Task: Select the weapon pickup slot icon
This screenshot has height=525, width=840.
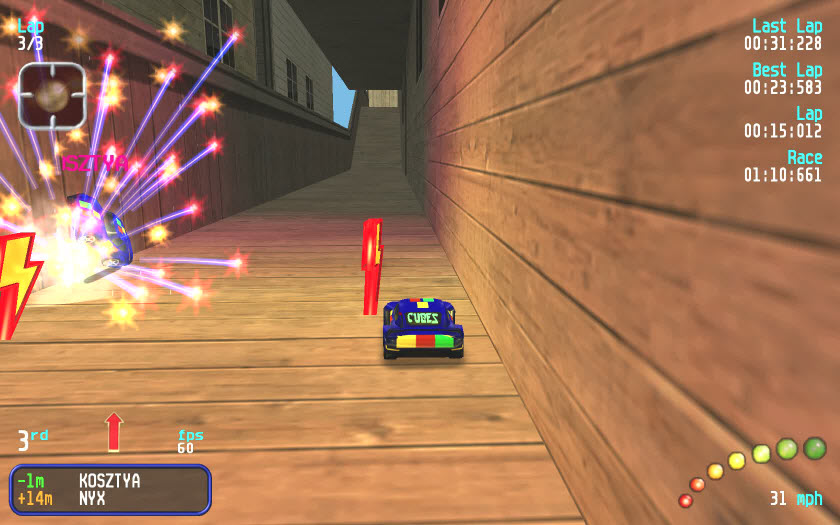Action: (52, 96)
